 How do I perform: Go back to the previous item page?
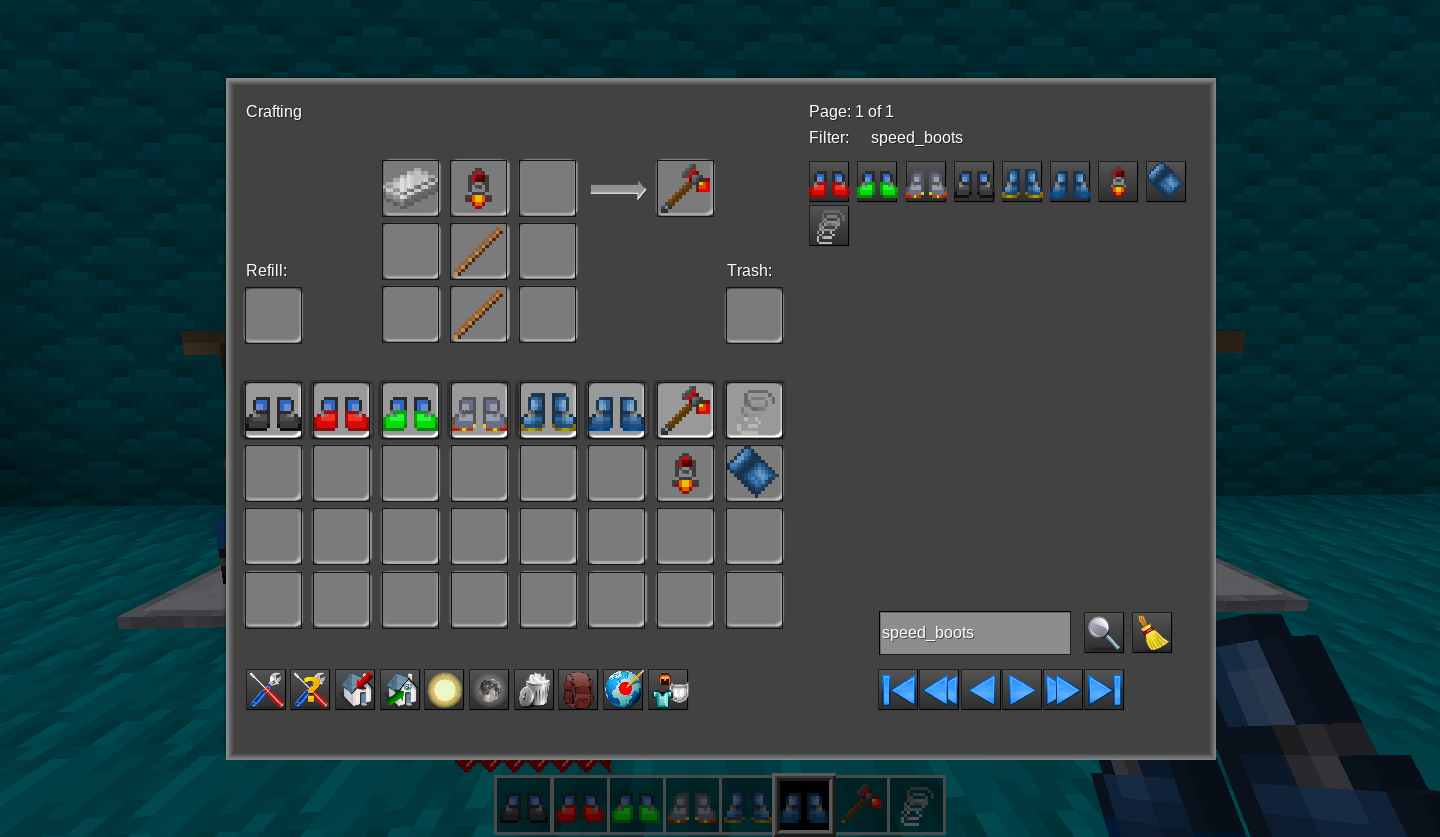click(980, 690)
